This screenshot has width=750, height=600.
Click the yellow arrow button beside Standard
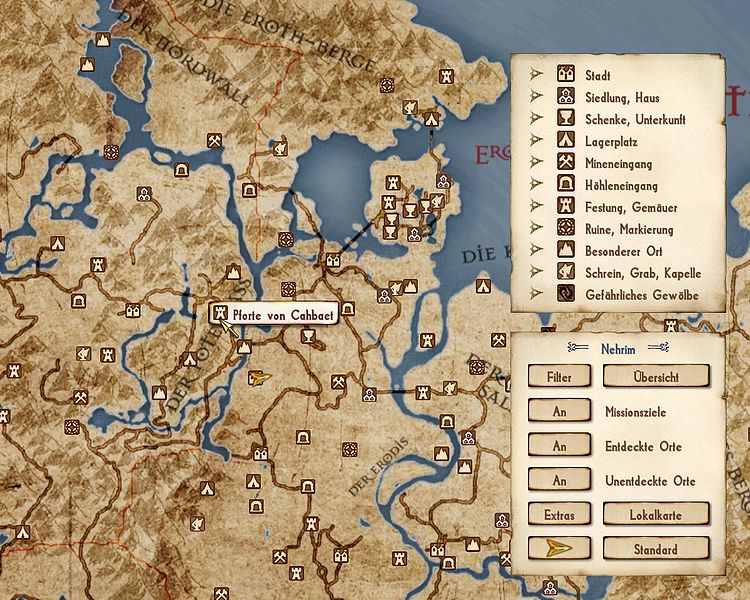pos(559,549)
